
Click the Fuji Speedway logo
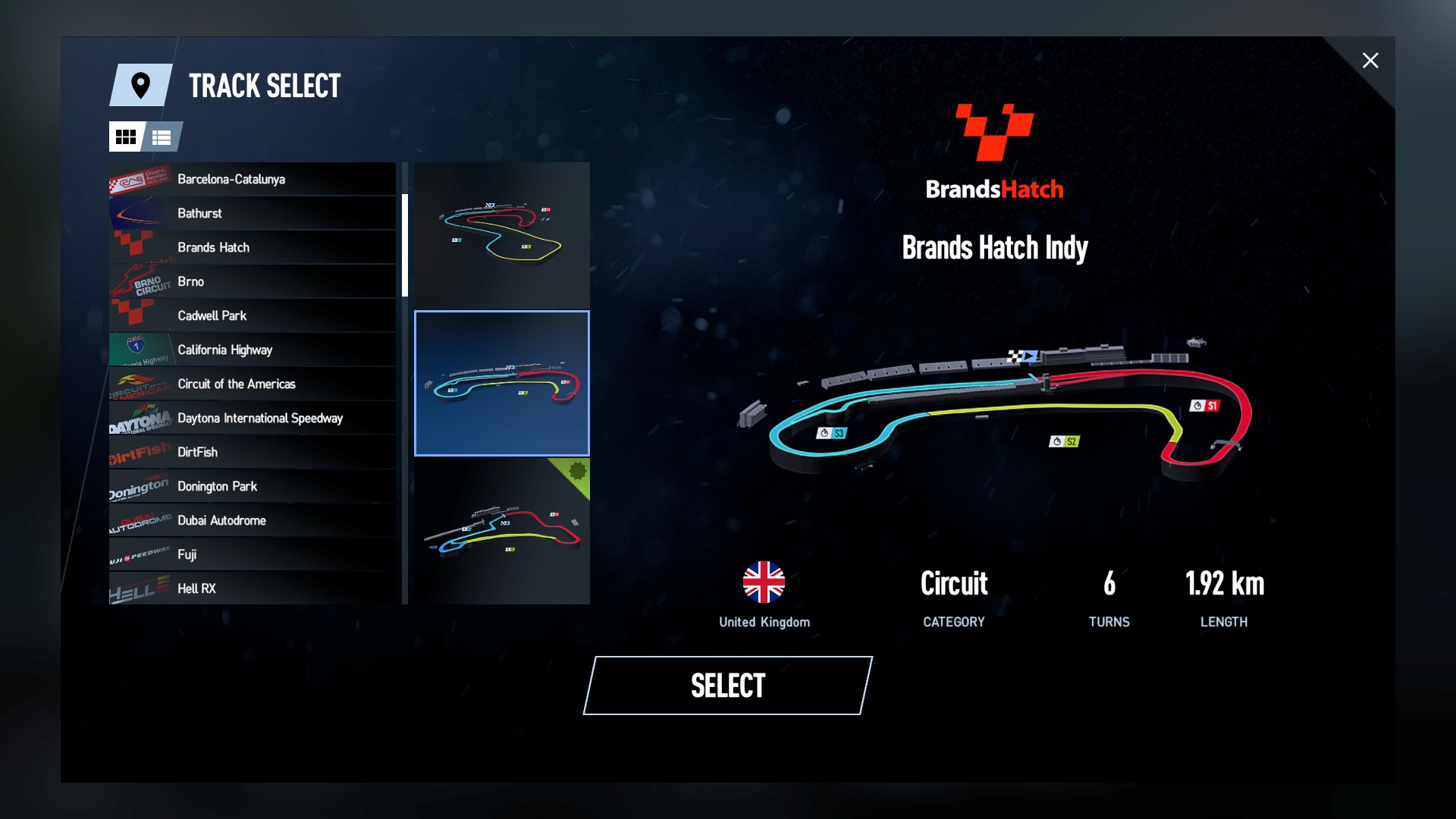(x=138, y=554)
